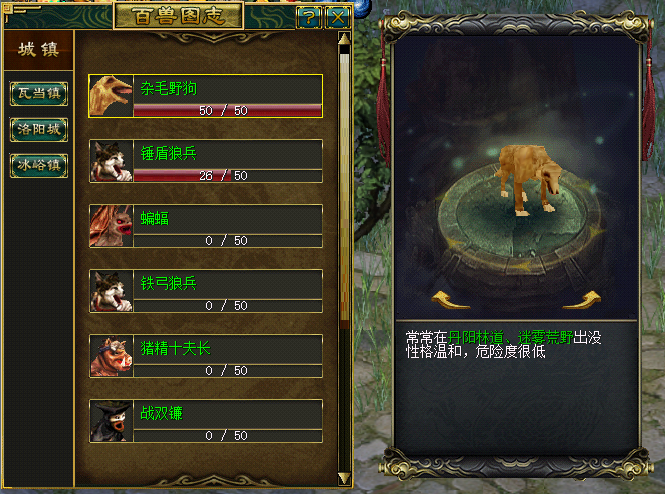Switch to the 洛阳城 town list
Screen dimensions: 665x494
(x=39, y=129)
